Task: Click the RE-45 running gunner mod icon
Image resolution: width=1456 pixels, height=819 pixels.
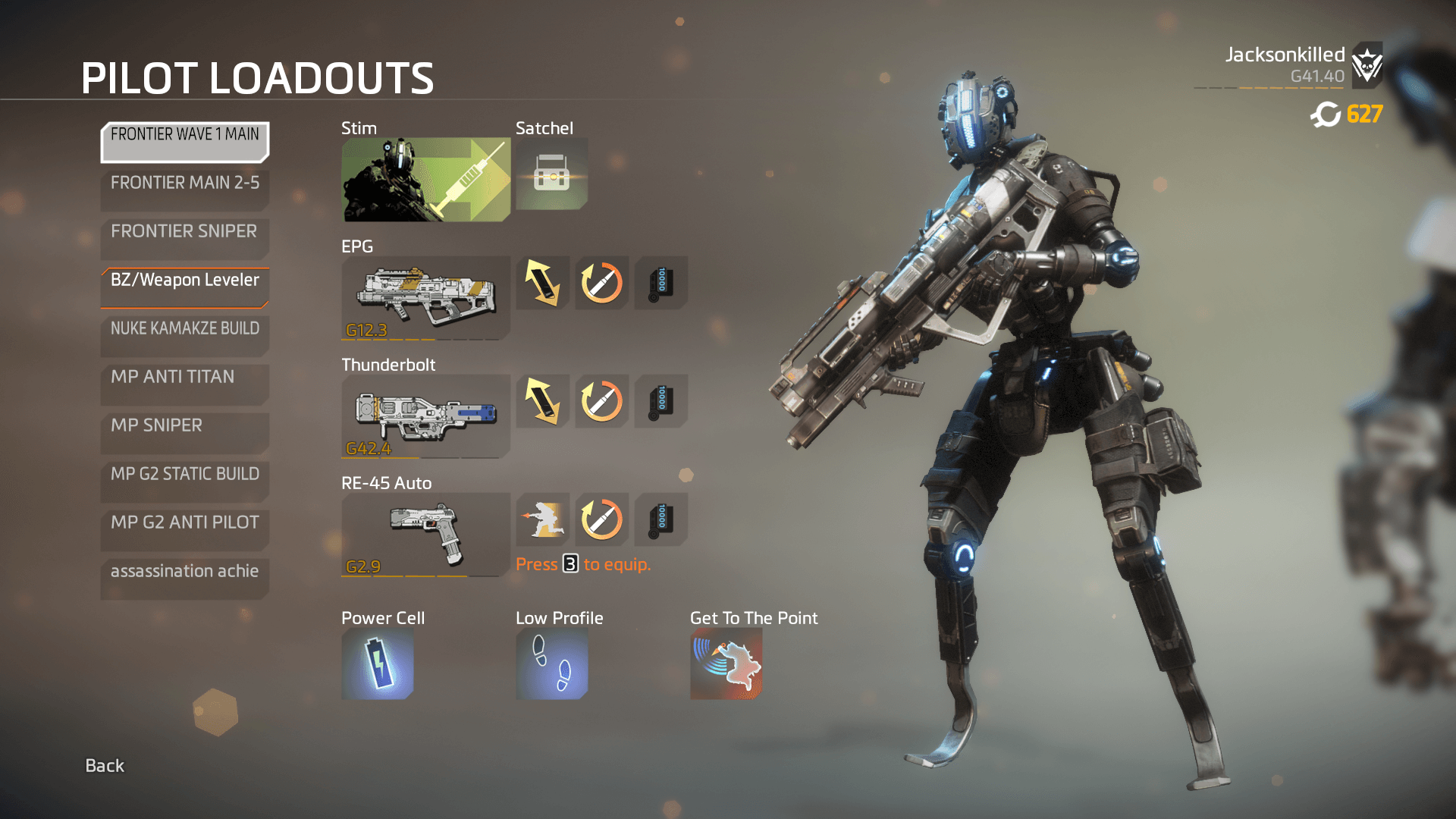Action: [543, 519]
